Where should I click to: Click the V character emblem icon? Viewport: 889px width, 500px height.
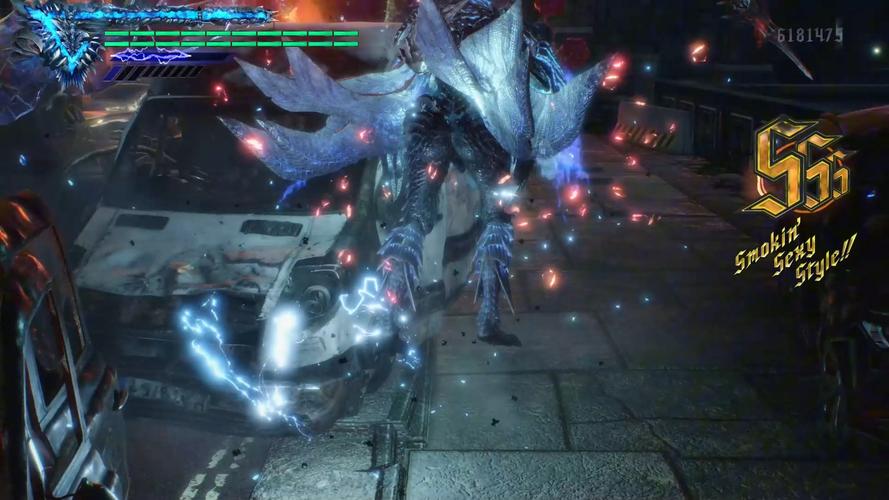[62, 42]
